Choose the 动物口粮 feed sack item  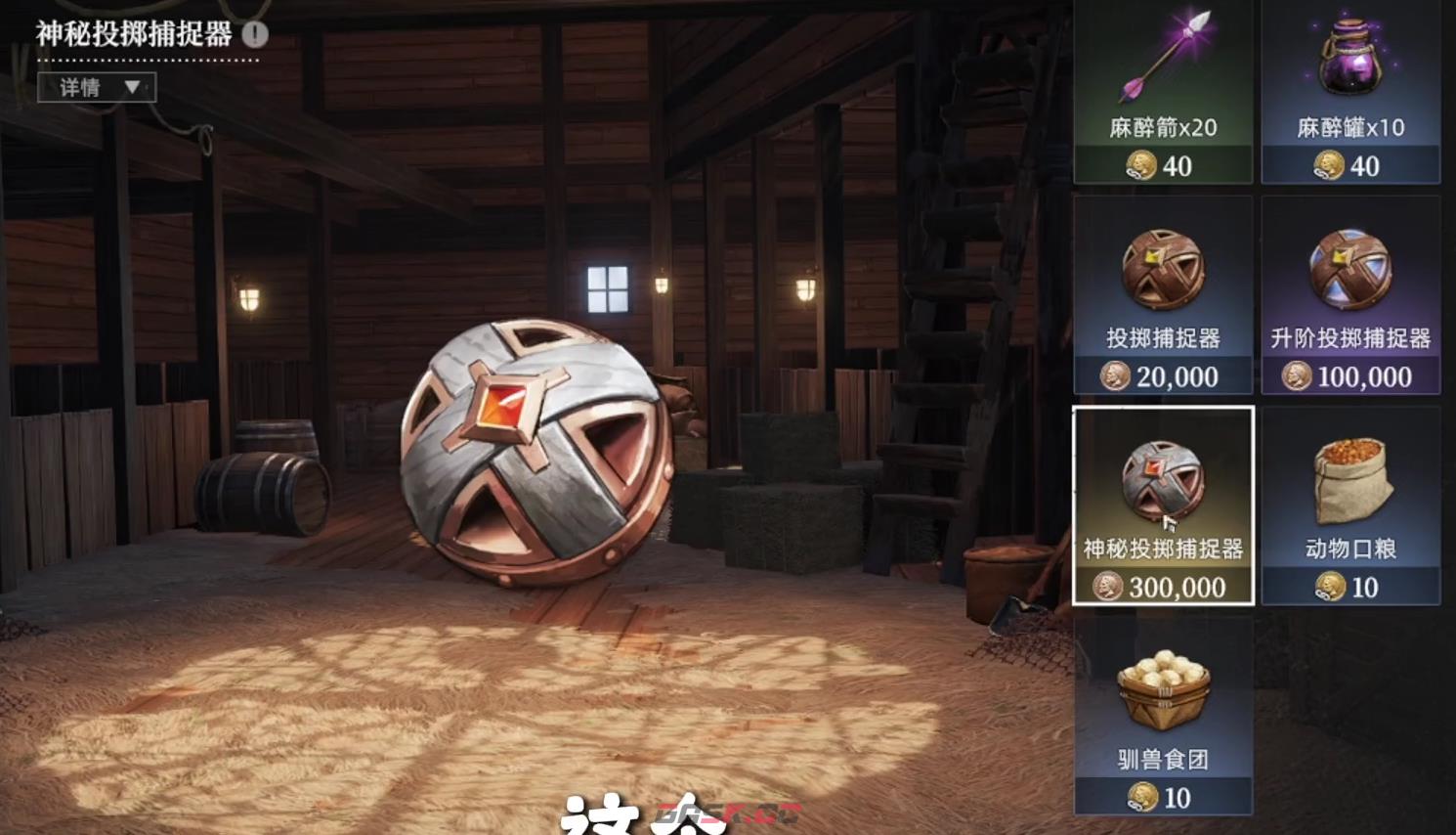pyautogui.click(x=1350, y=505)
